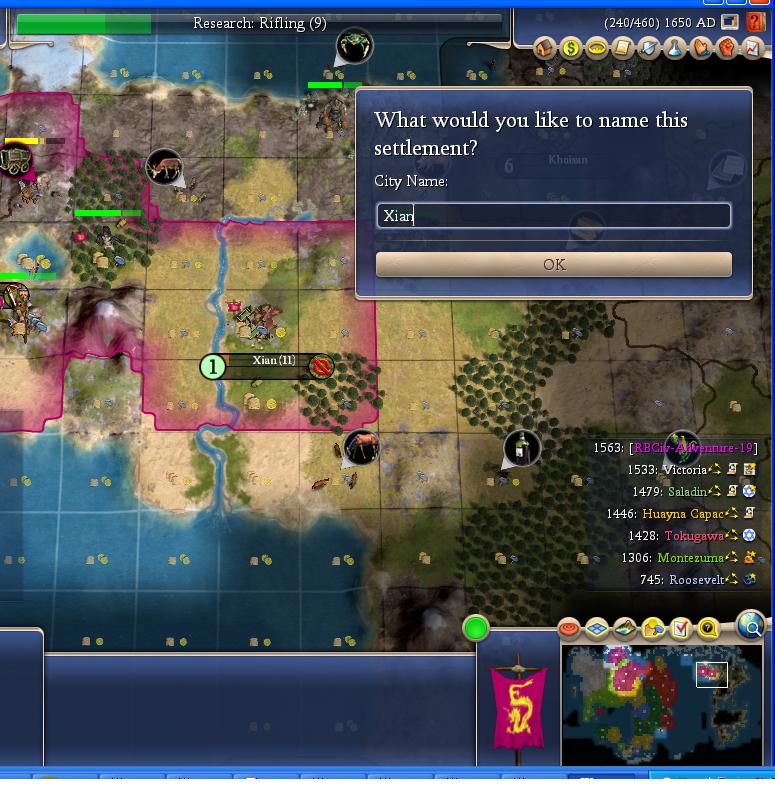Screen dimensions: 775x800
Task: Click the City Name text field
Action: [x=553, y=216]
